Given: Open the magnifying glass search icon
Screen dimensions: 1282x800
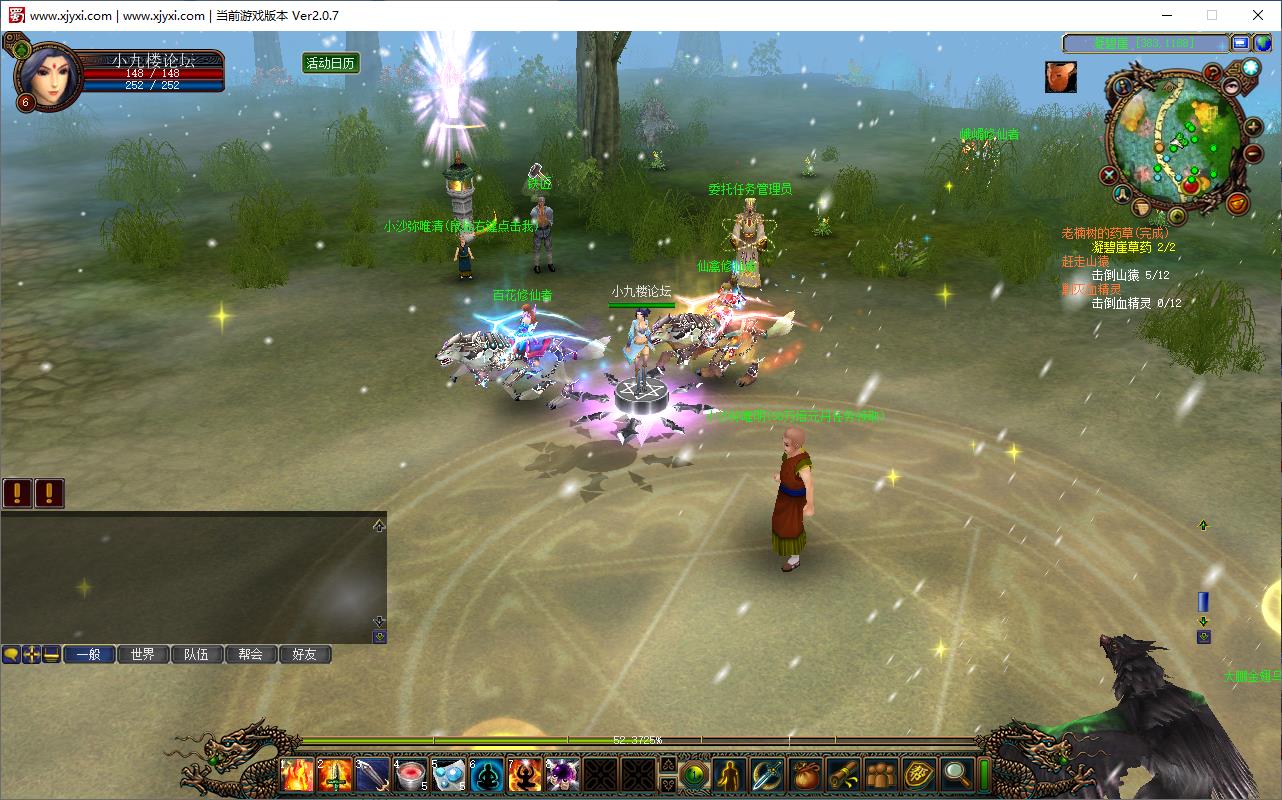Looking at the screenshot, I should (957, 775).
